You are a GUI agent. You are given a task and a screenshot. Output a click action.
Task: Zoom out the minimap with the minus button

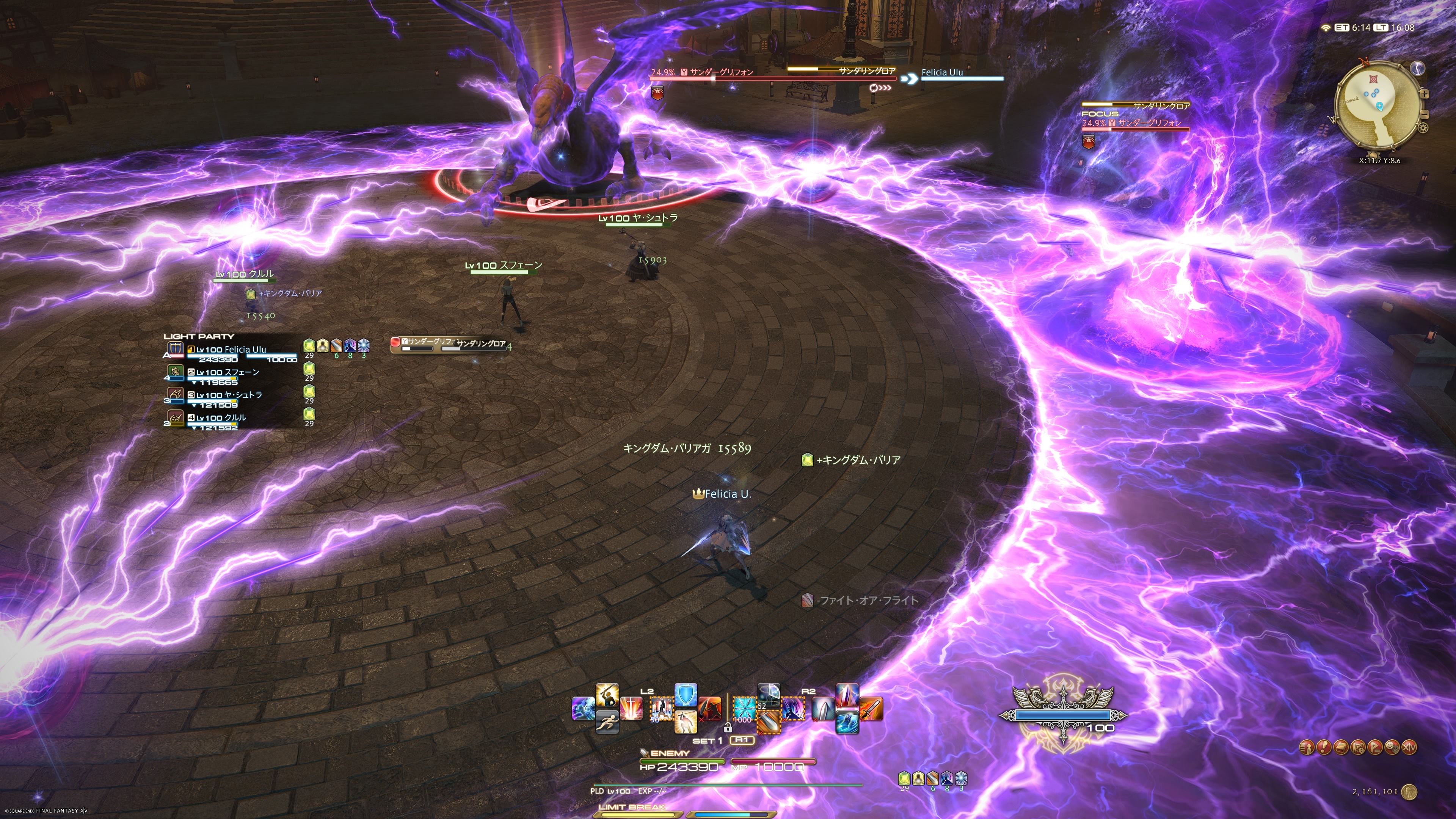click(x=1424, y=115)
